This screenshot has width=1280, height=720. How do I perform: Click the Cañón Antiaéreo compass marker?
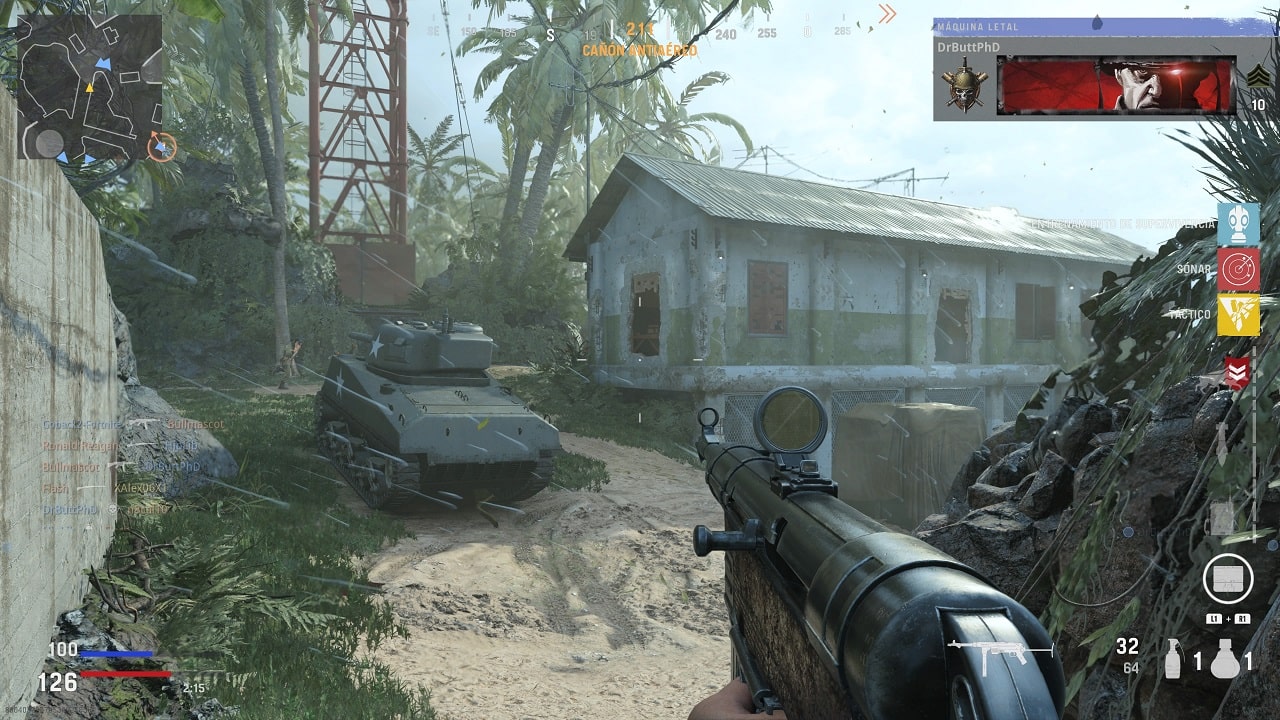click(639, 39)
